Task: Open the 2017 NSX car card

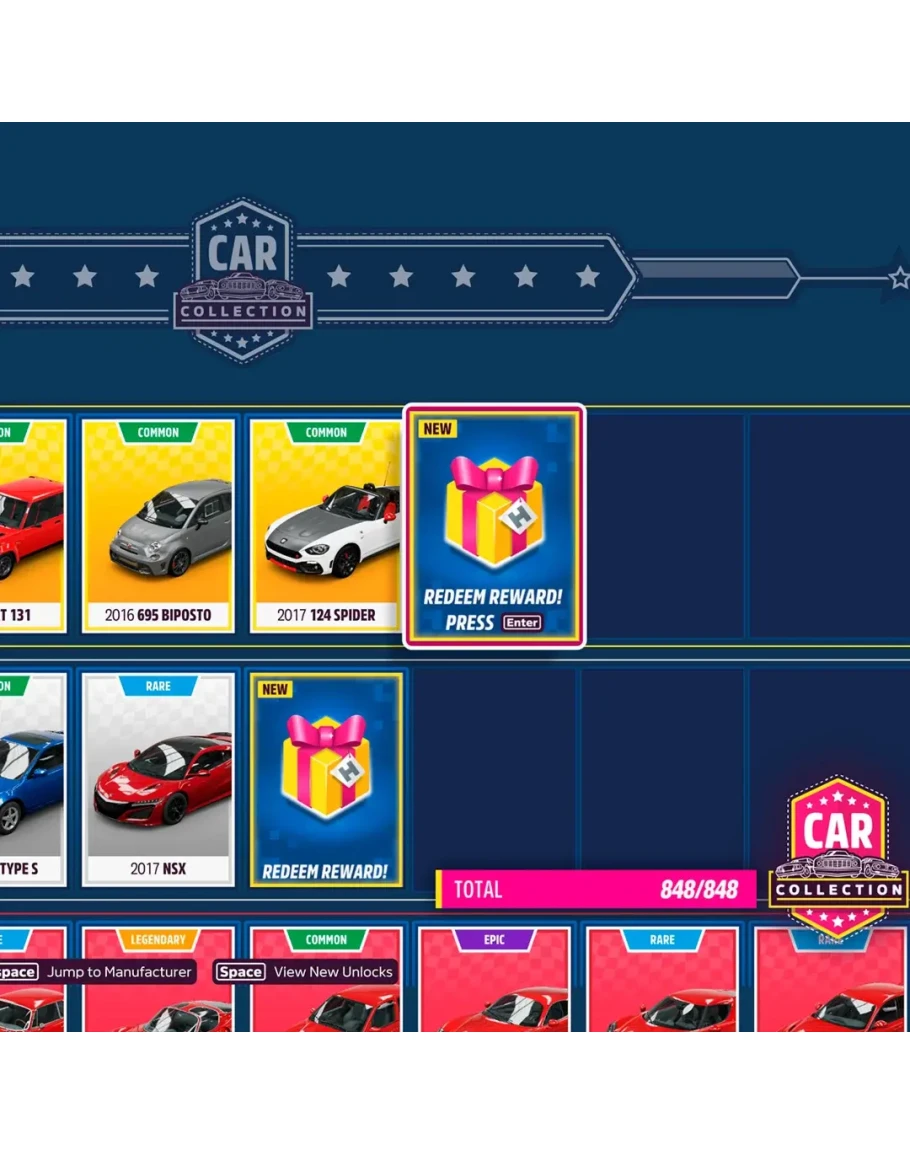Action: click(158, 779)
